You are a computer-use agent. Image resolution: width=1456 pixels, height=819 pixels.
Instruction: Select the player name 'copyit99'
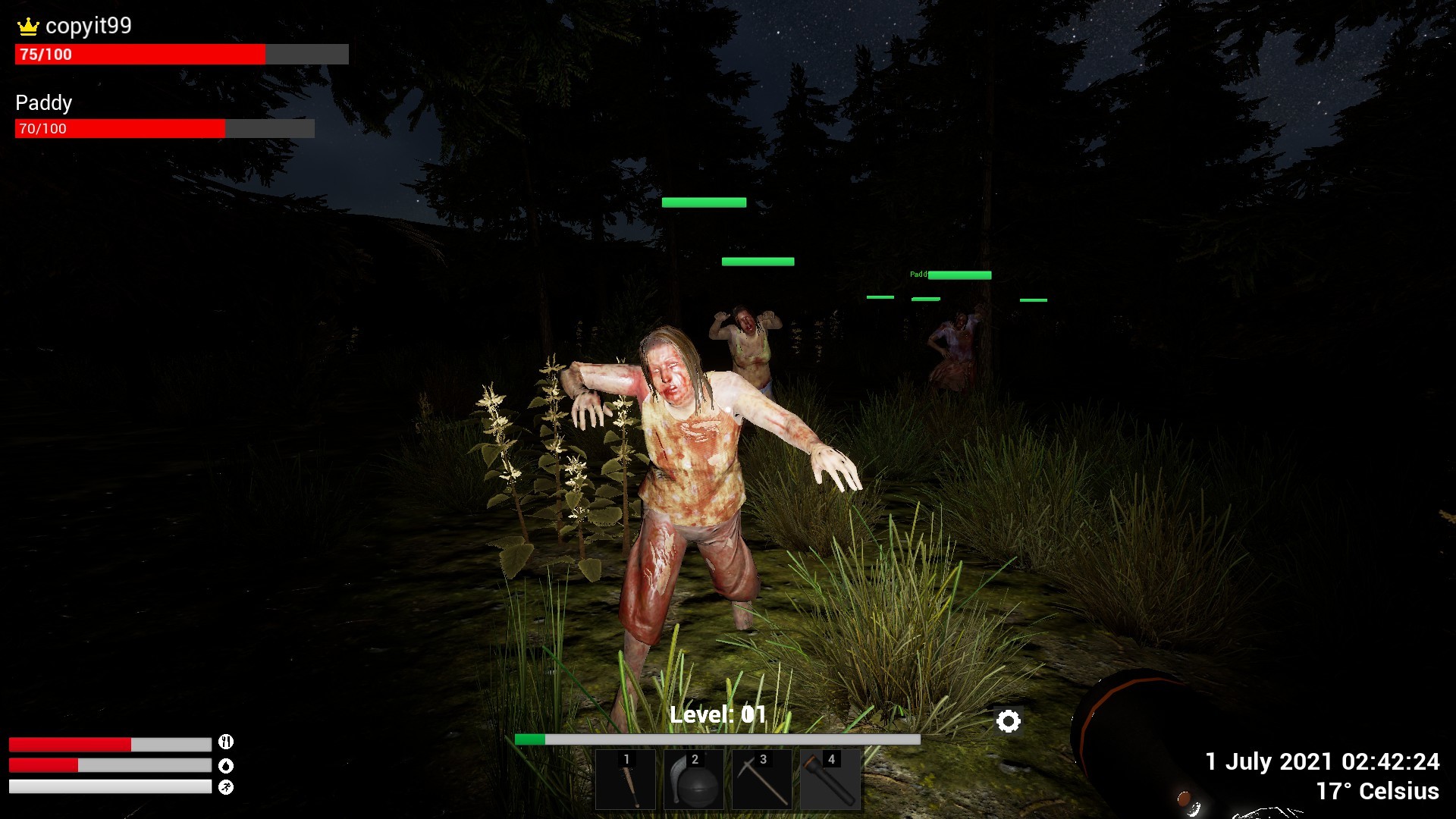tap(88, 25)
